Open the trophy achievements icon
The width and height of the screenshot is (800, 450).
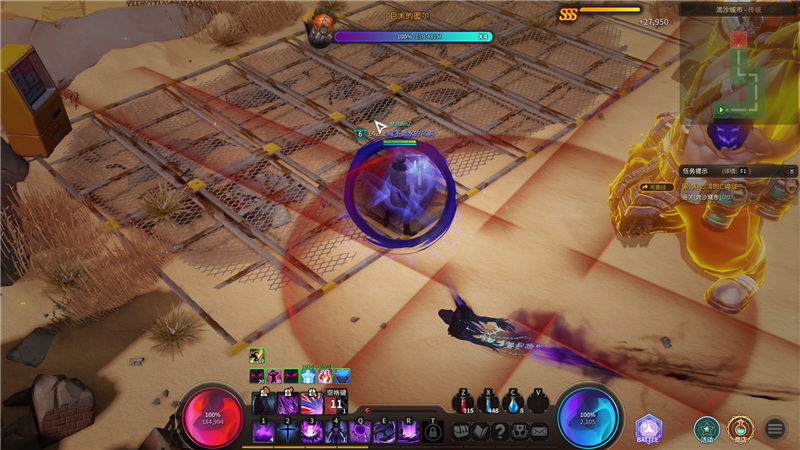click(520, 431)
